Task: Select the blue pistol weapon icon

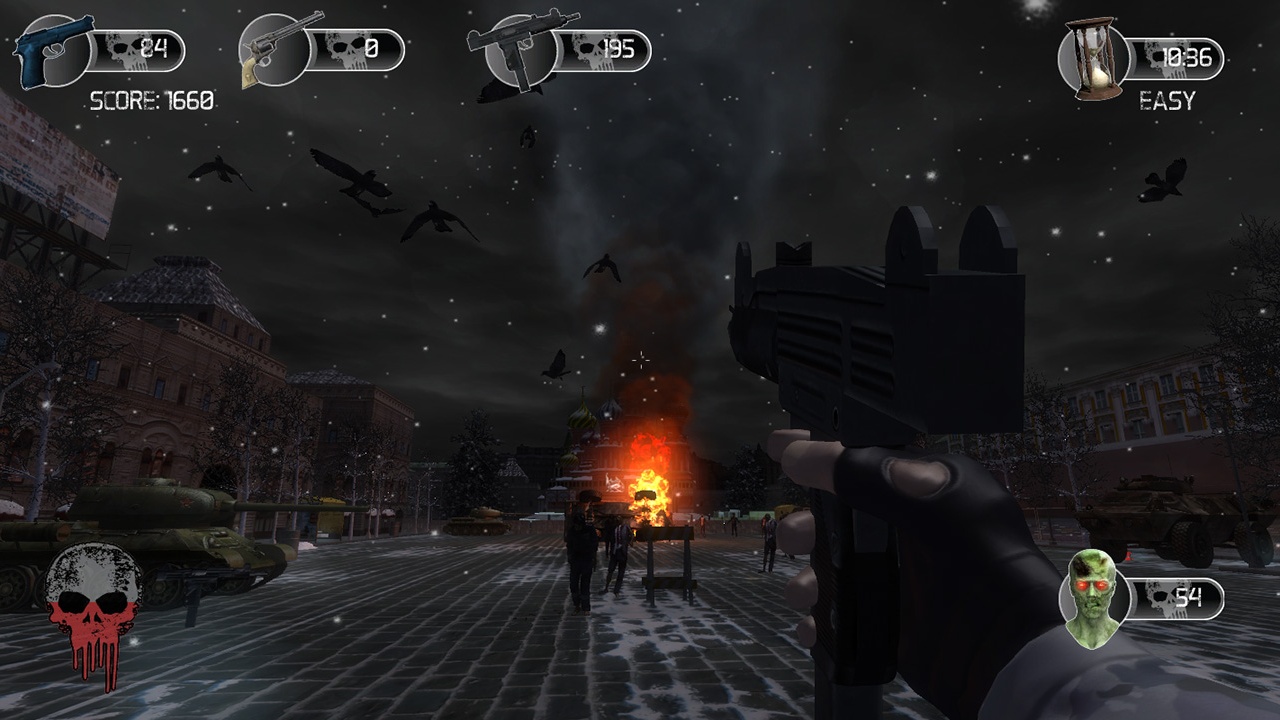Action: [x=53, y=50]
